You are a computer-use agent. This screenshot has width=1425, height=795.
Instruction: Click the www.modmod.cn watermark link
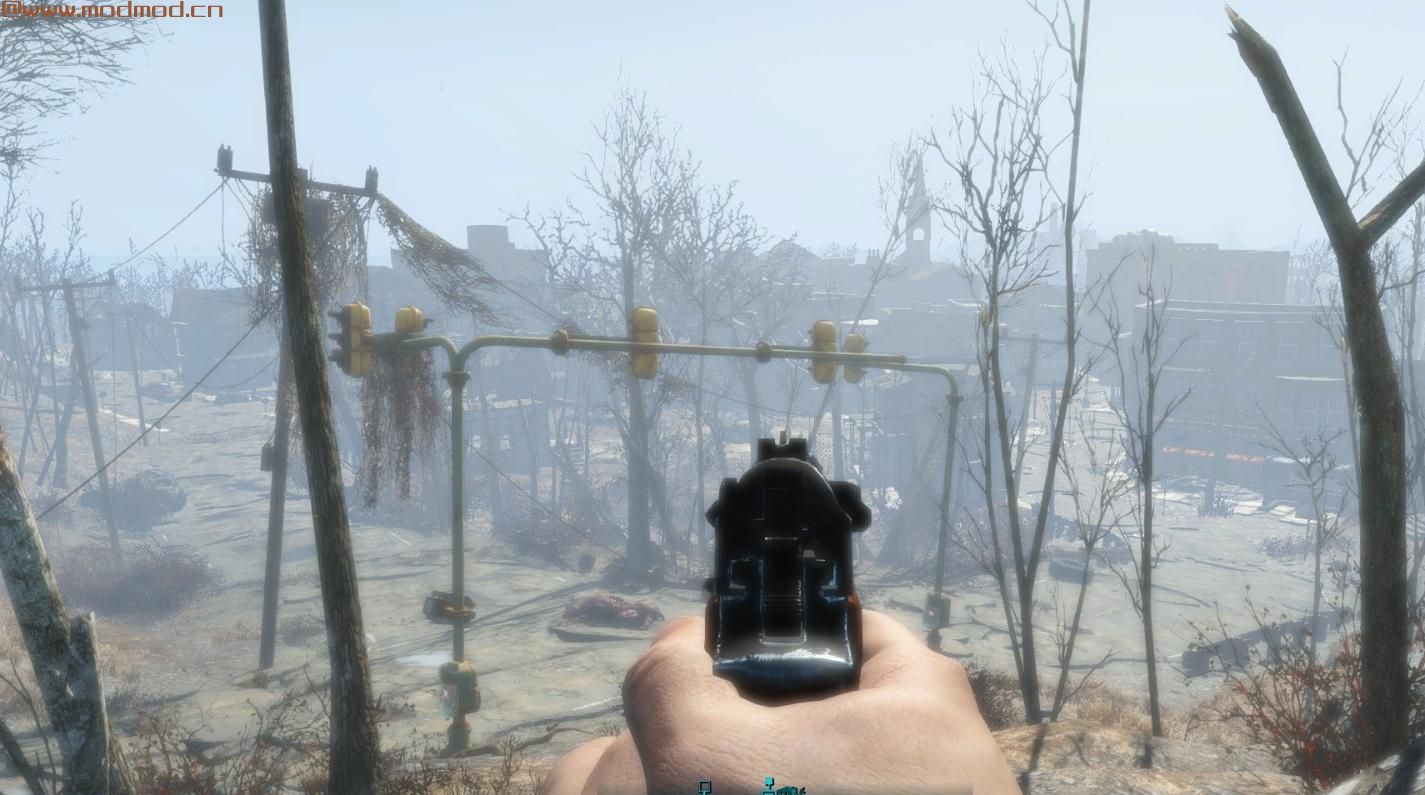click(x=111, y=10)
